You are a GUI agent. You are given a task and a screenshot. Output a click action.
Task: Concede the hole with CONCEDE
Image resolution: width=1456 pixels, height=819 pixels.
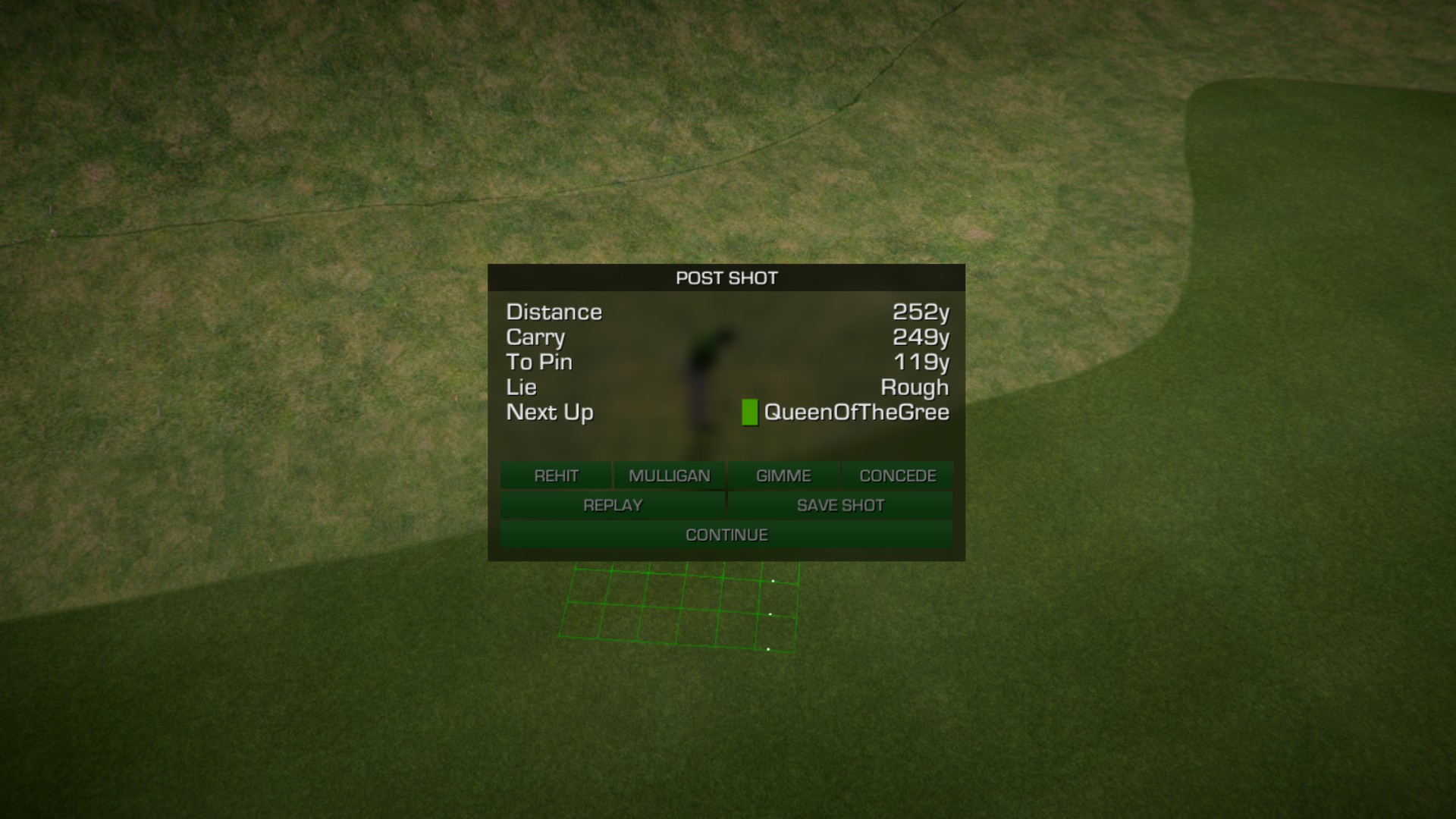click(x=898, y=475)
